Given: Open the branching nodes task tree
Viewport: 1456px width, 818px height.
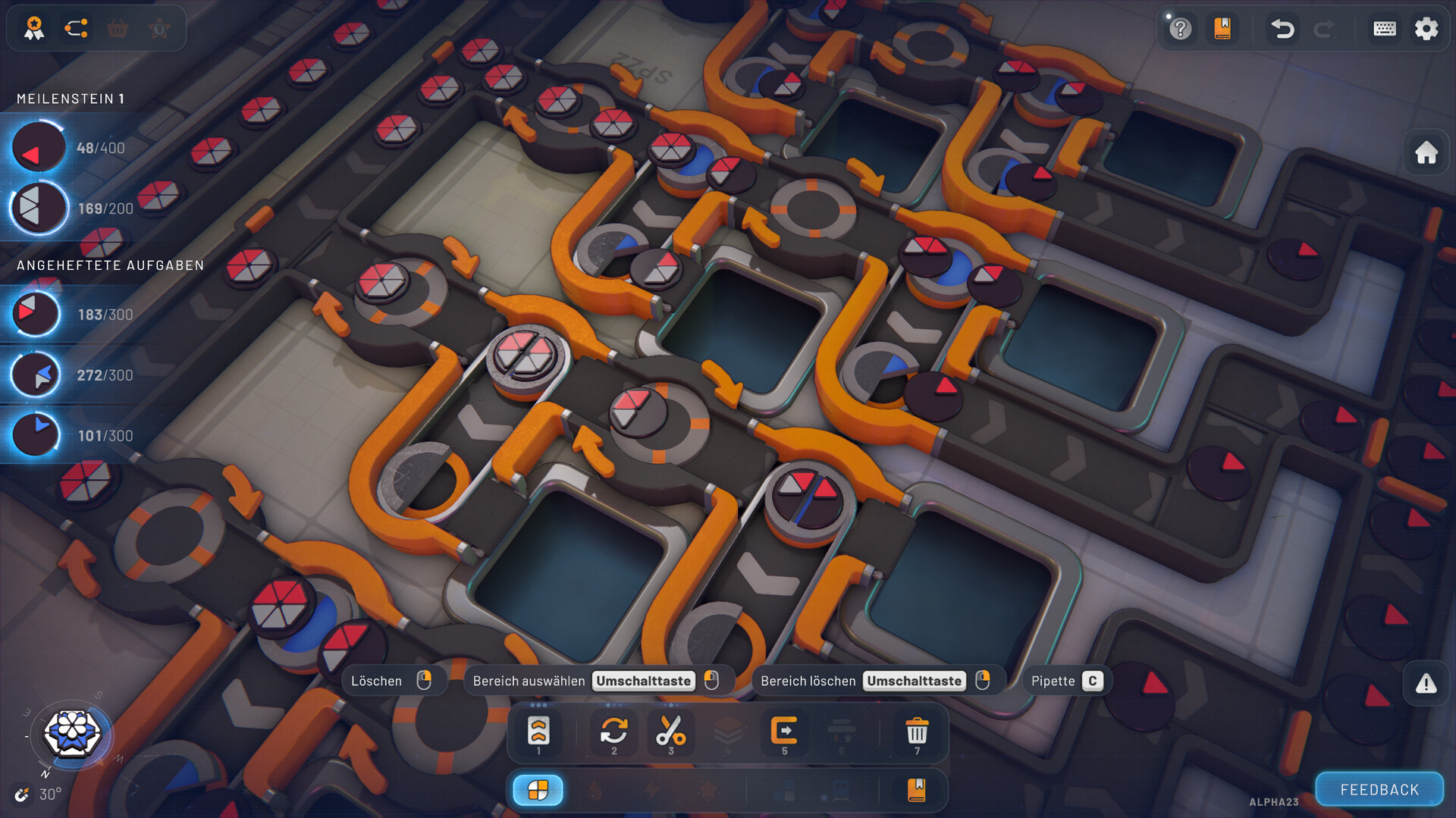Looking at the screenshot, I should (76, 29).
